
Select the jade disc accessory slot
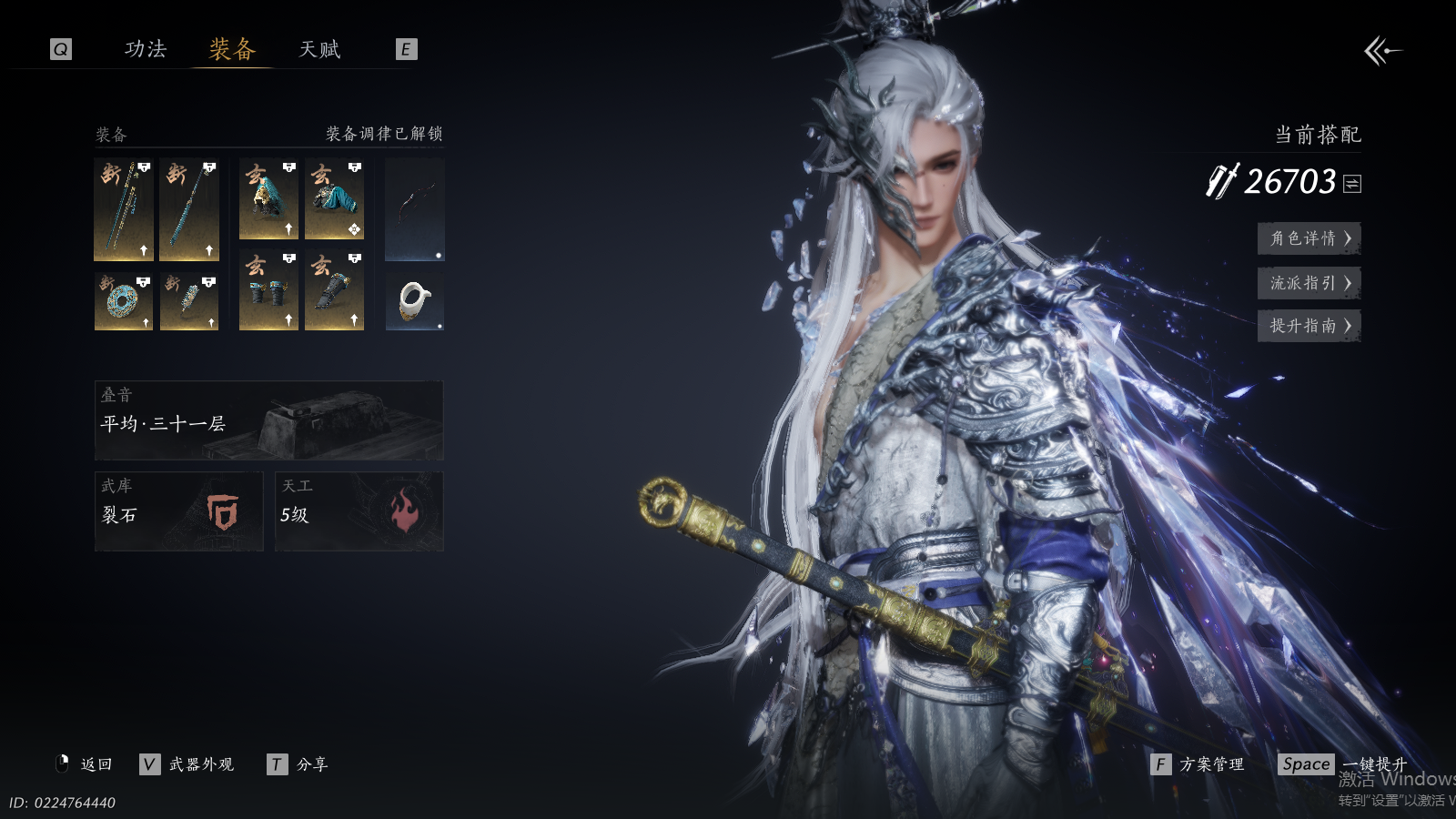pos(124,301)
